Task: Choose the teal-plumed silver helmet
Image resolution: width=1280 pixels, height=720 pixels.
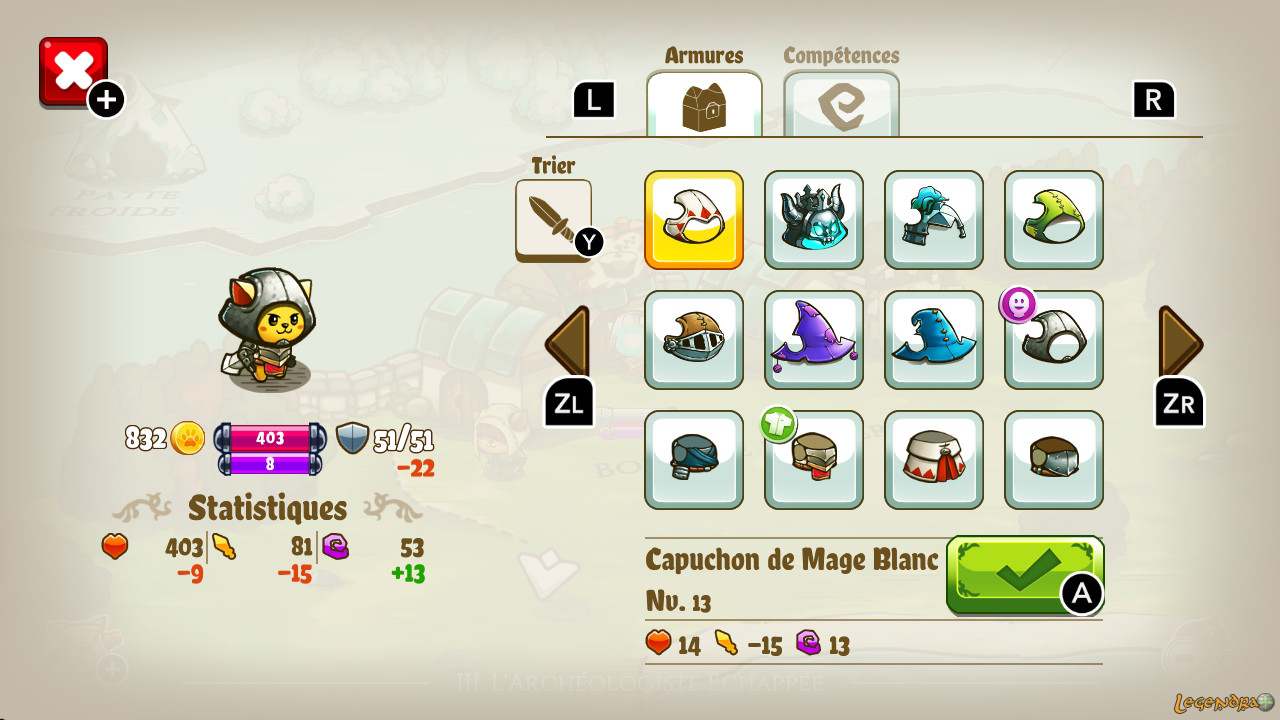Action: point(934,220)
